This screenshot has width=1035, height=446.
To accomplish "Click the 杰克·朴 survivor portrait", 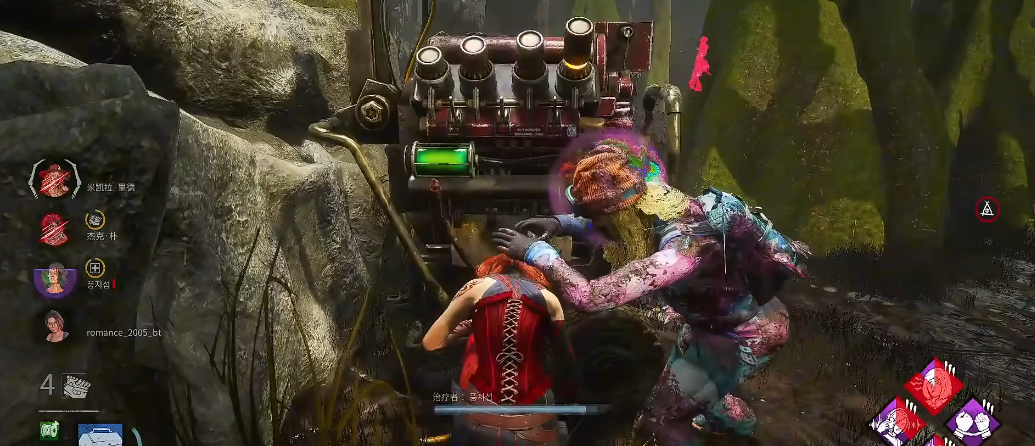I will (54, 229).
